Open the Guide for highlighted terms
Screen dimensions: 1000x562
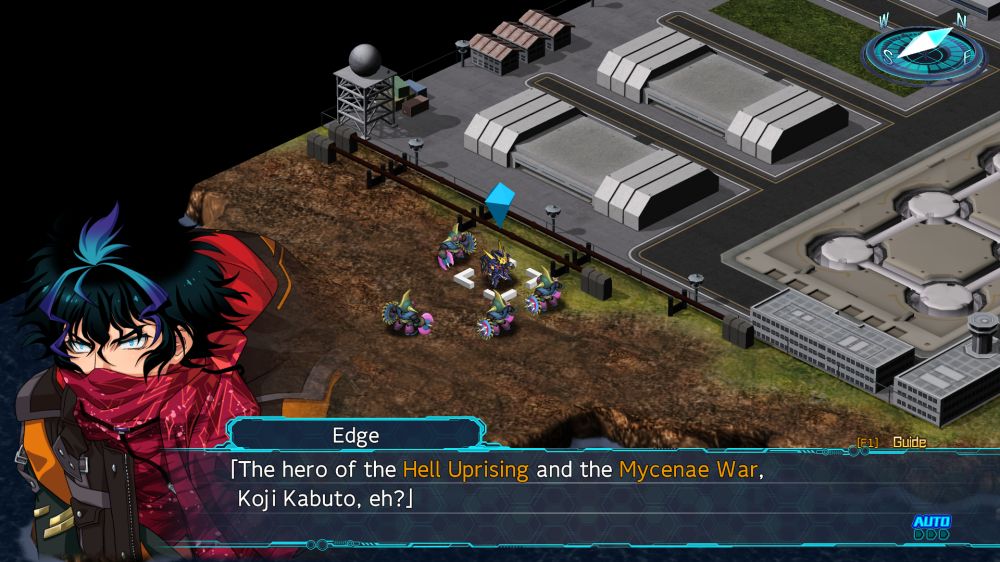909,442
